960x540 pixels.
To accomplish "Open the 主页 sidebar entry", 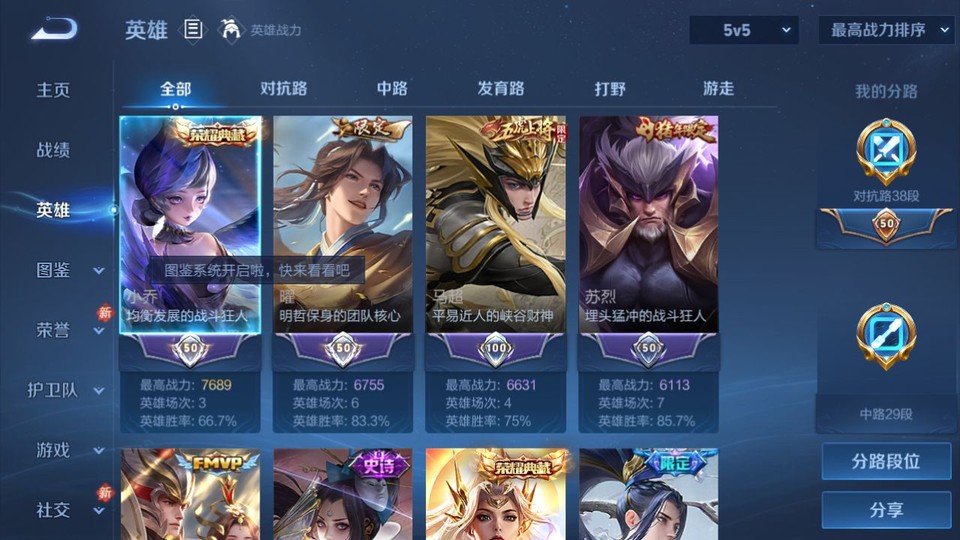I will [x=54, y=90].
